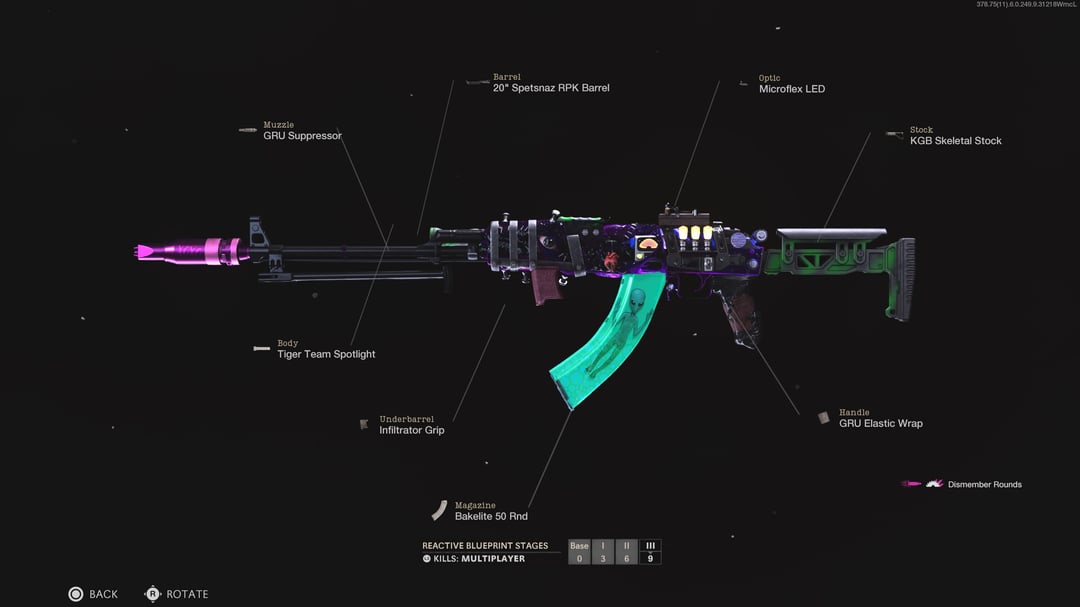Open the KGB Skeletal Stock attachment
The image size is (1080, 607).
tap(955, 141)
